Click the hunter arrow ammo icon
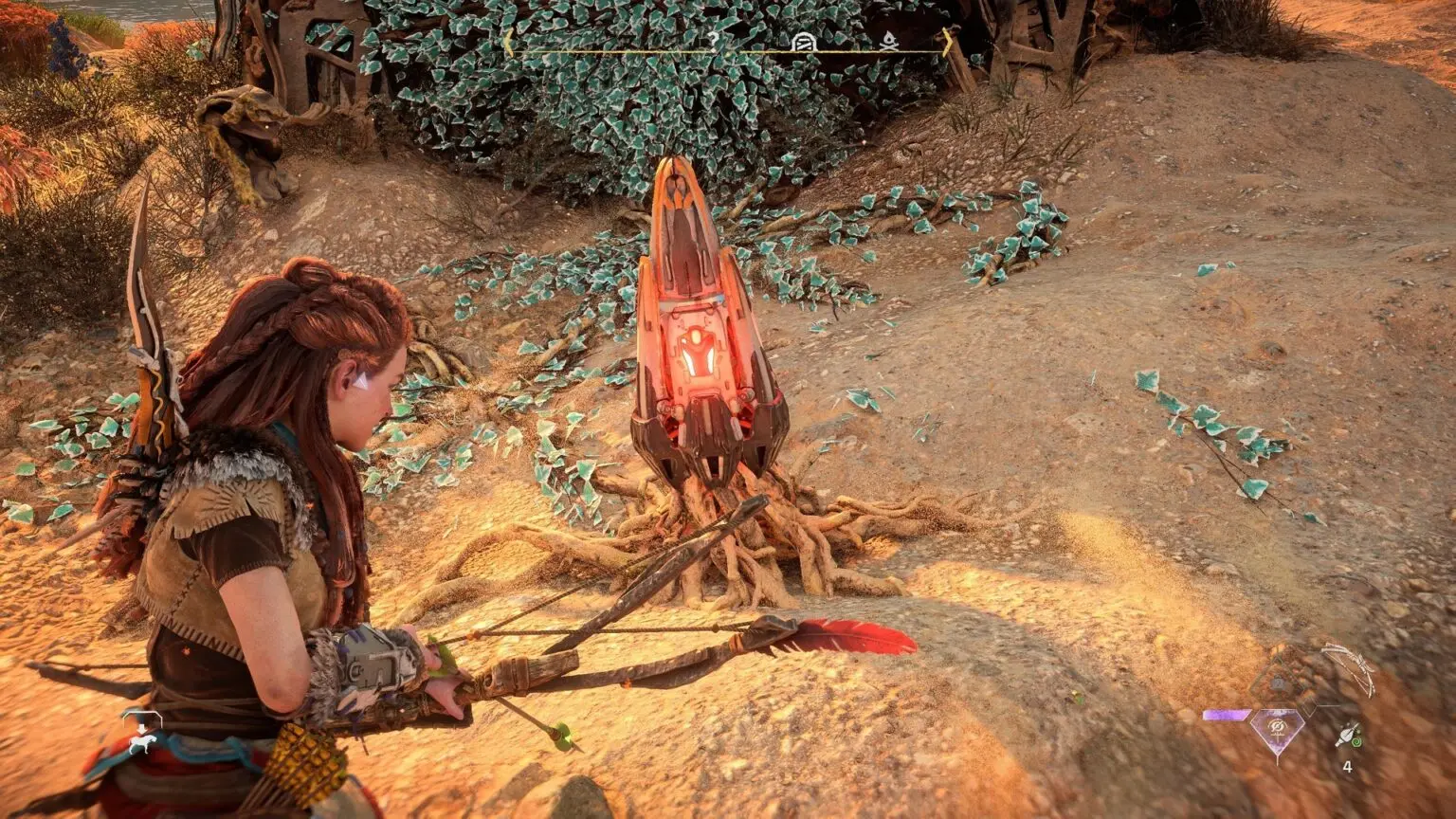This screenshot has height=819, width=1456. coord(1347,735)
